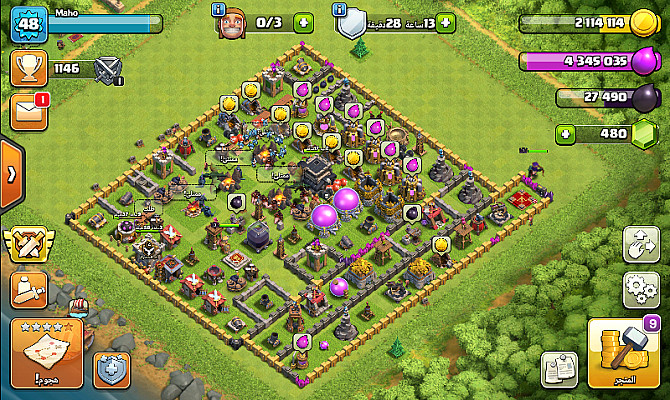The height and width of the screenshot is (400, 670).
Task: Show shield info via the blue i icon
Action: pos(341,9)
